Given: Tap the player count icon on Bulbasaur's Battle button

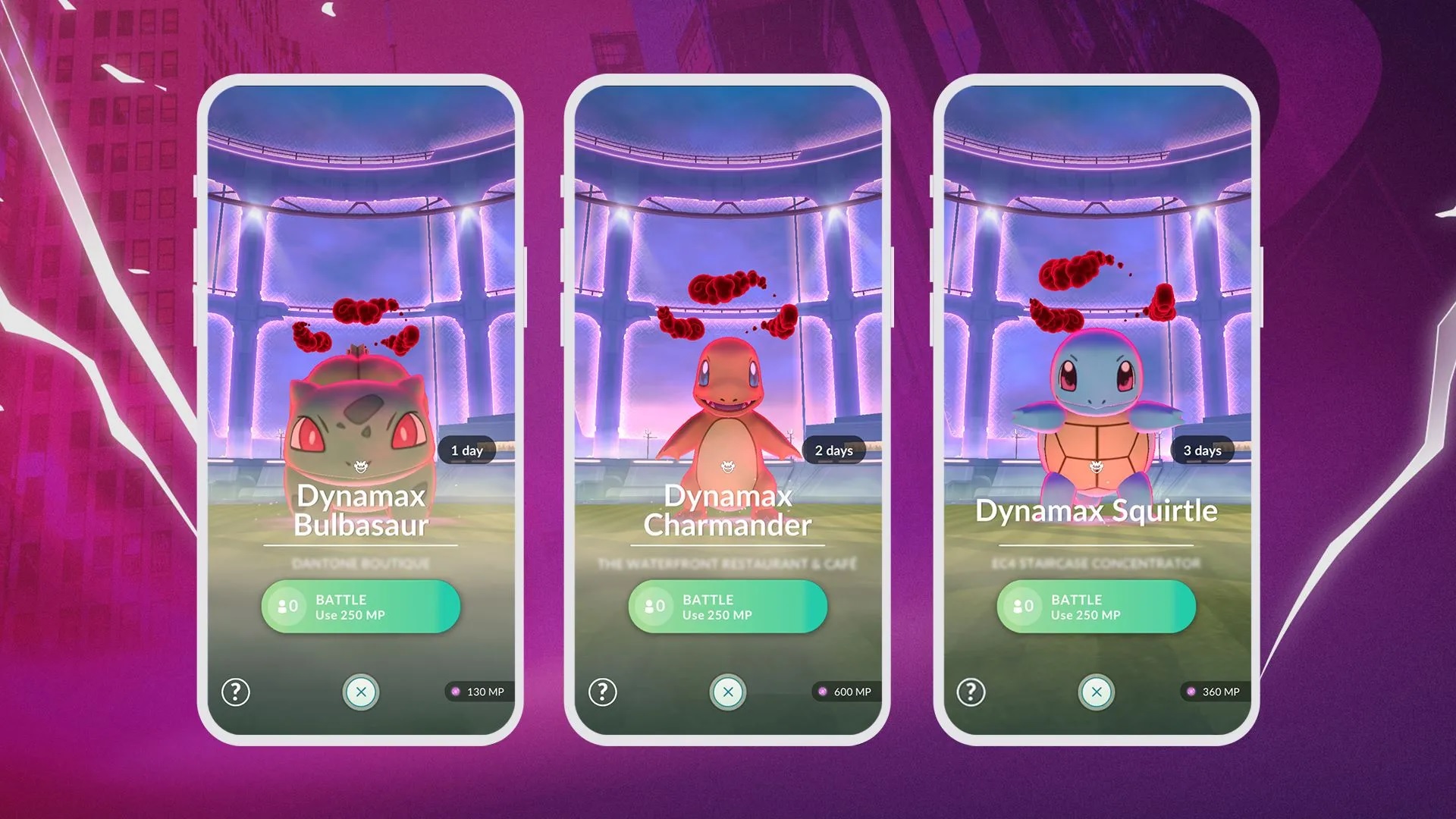Looking at the screenshot, I should coord(286,607).
